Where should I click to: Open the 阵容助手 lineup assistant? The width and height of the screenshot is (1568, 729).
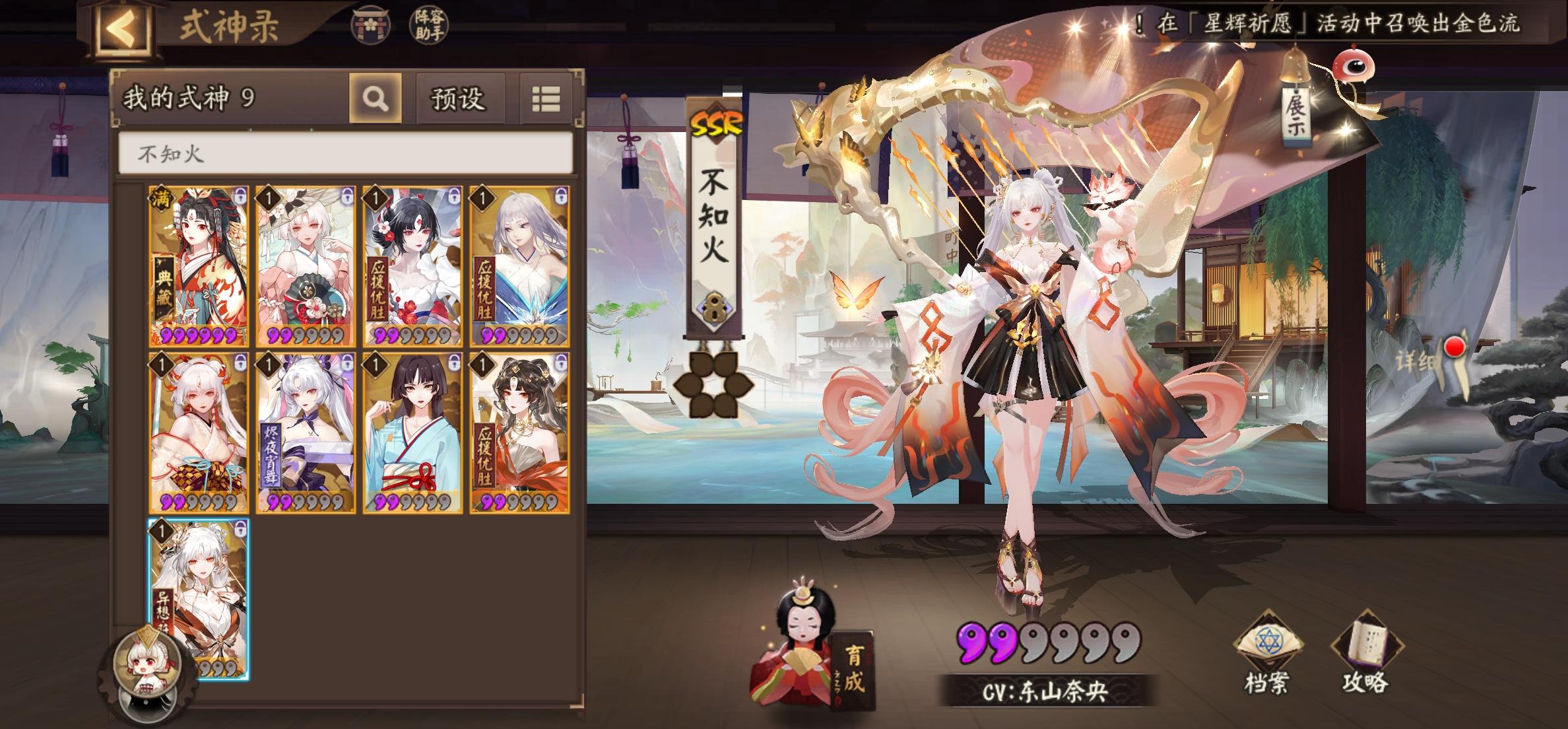coord(430,25)
